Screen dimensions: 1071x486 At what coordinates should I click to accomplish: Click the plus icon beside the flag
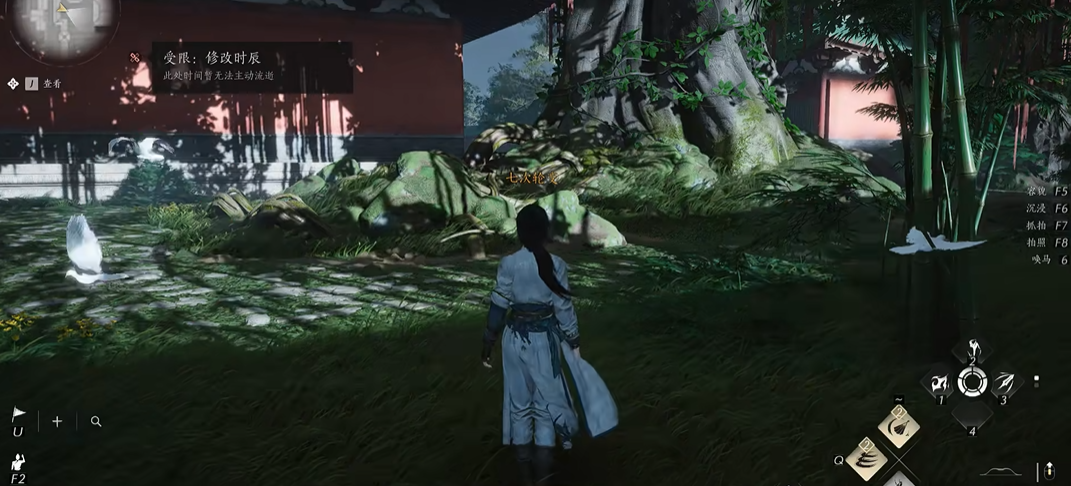57,422
